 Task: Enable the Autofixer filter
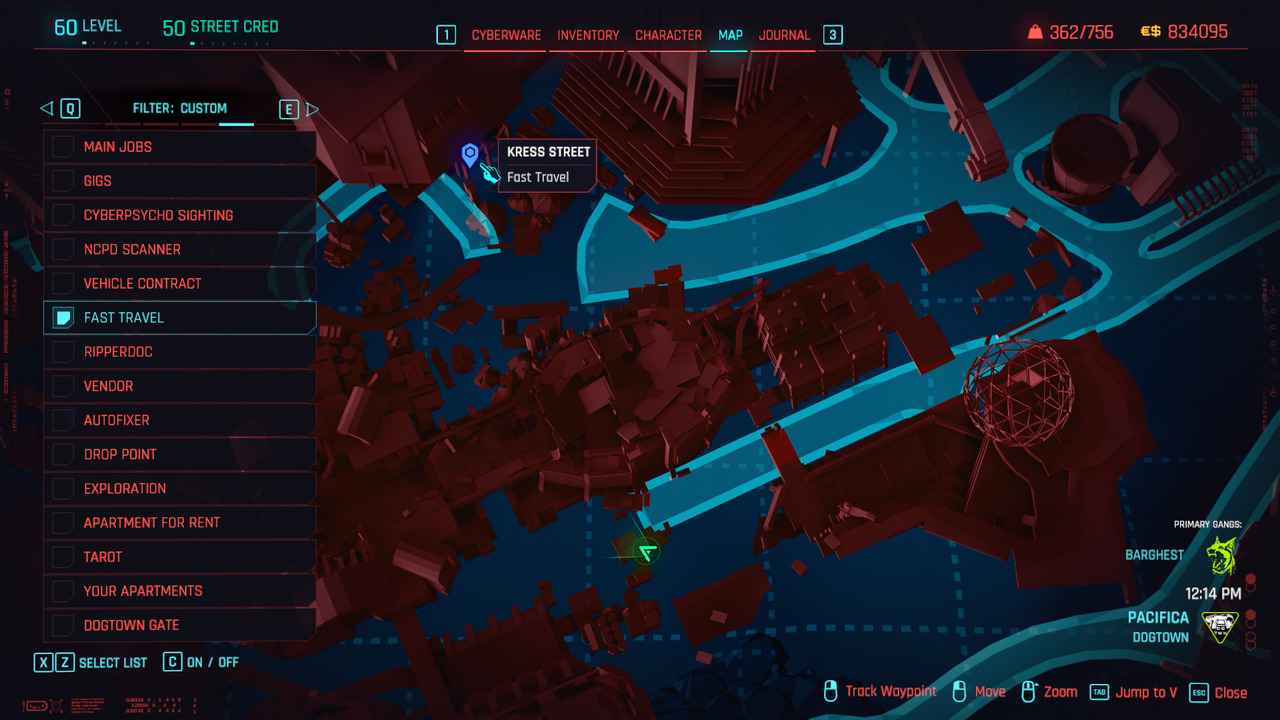[63, 420]
